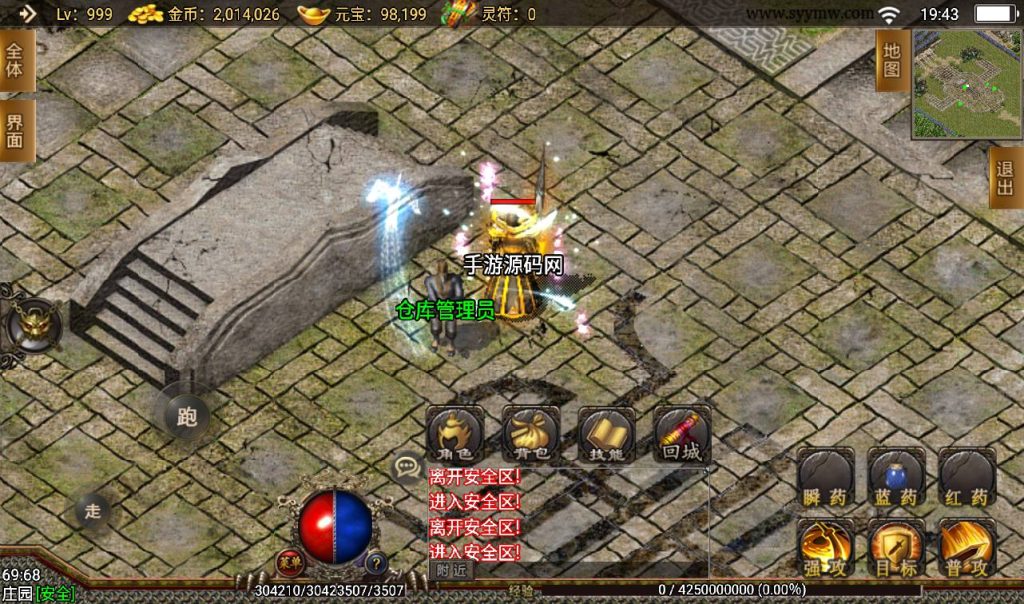Use the 瞬药 instant potion slot
1024x604 pixels.
(x=825, y=478)
